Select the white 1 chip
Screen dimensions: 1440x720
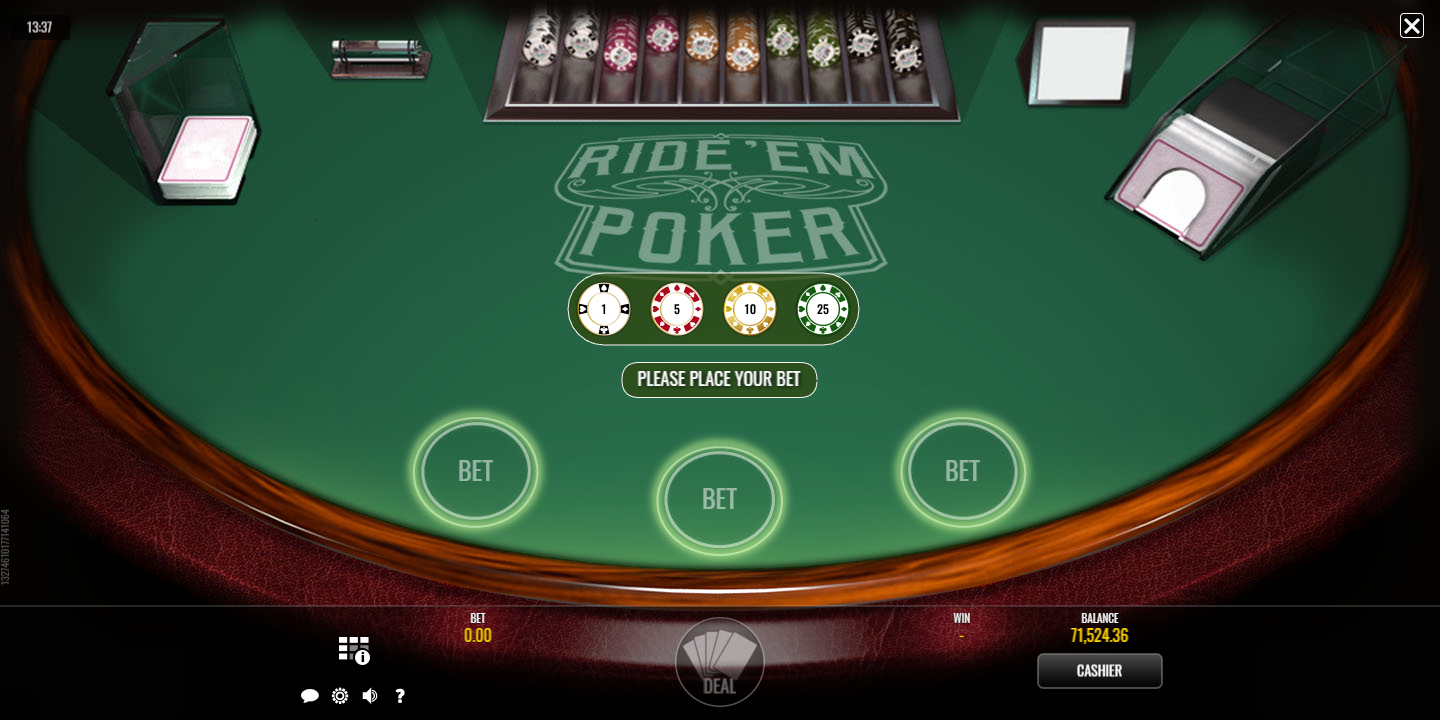(x=604, y=310)
